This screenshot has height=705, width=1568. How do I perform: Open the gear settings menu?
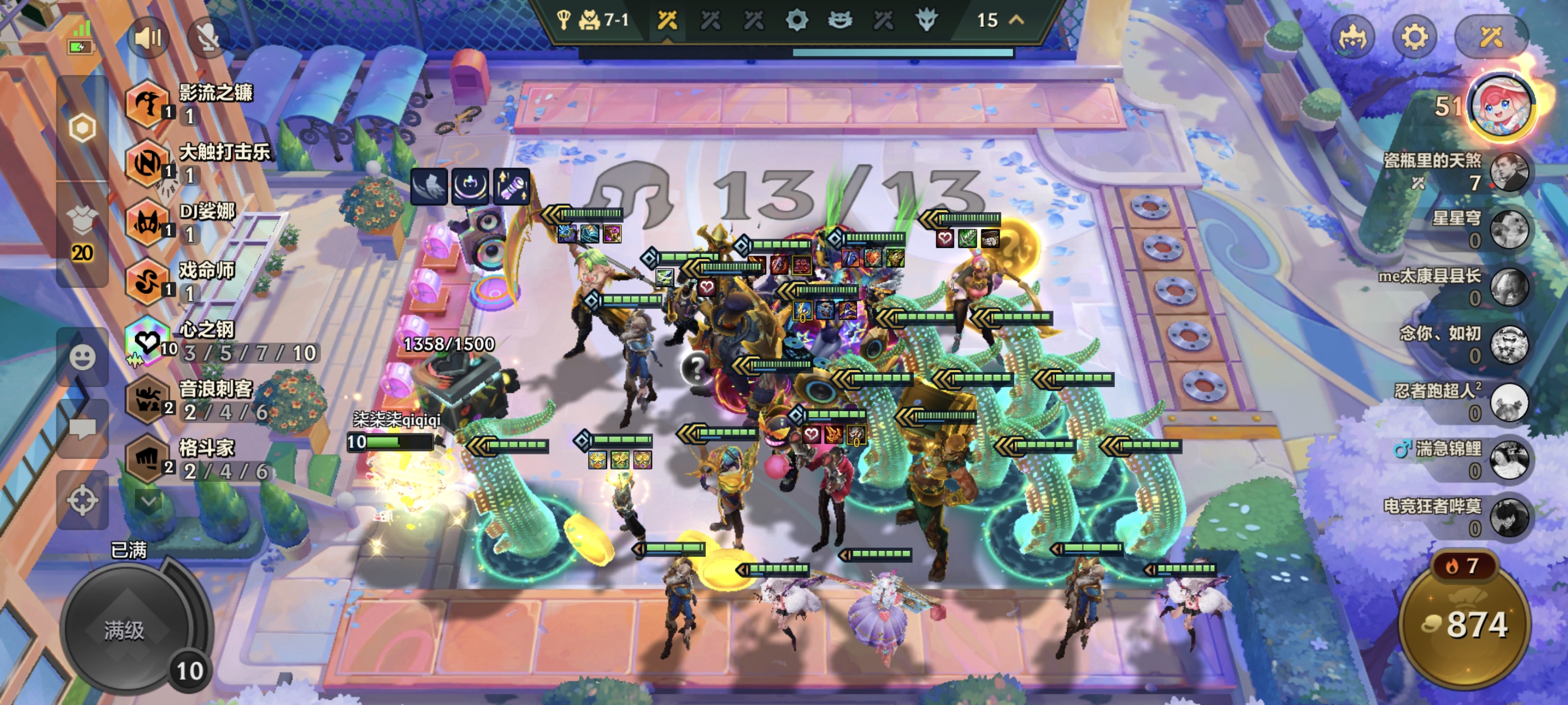[1414, 38]
